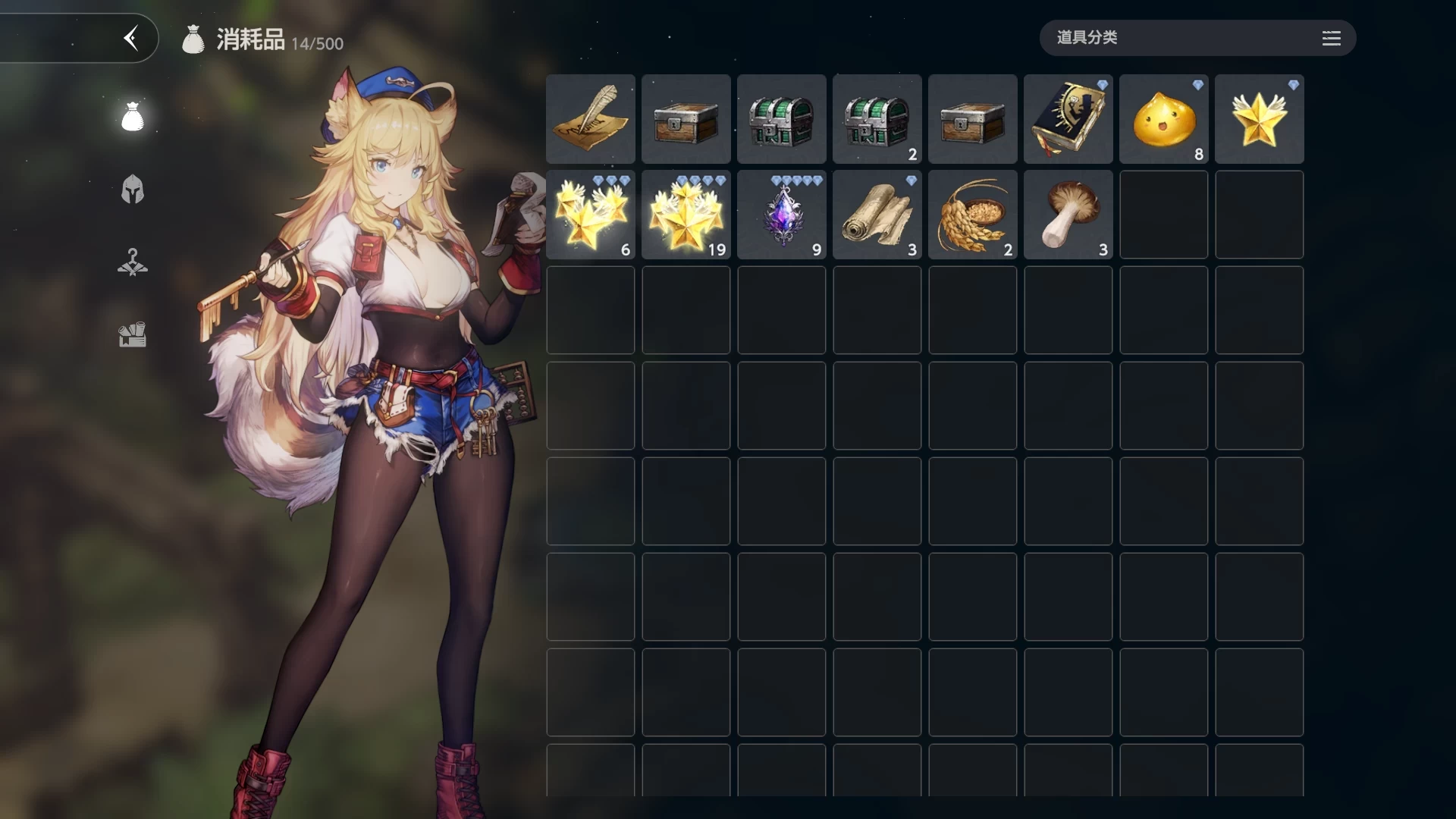Screen dimensions: 1456x819
Task: Pick the purple crystal gem item
Action: click(782, 215)
